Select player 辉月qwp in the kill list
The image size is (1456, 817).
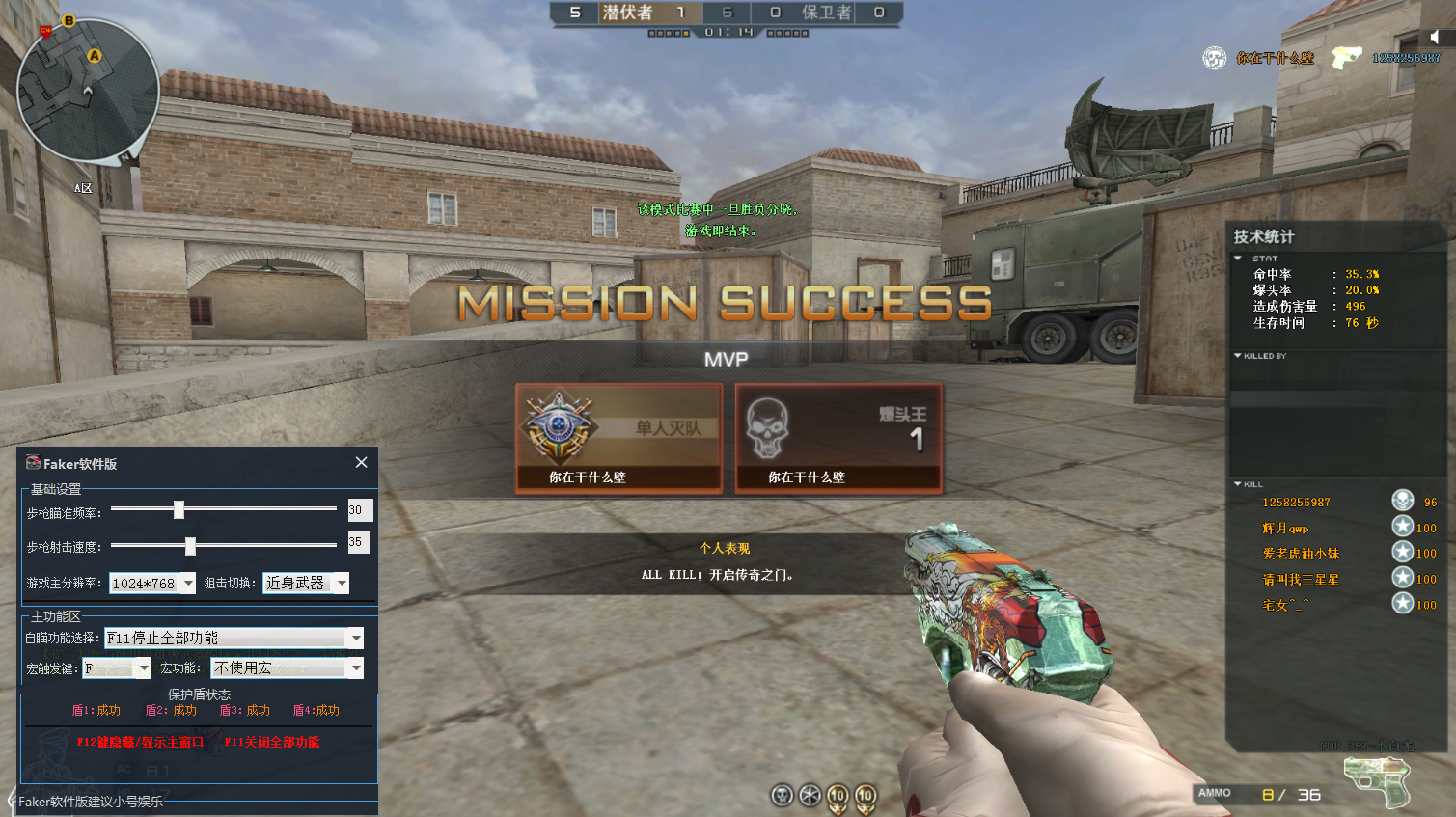pyautogui.click(x=1285, y=529)
